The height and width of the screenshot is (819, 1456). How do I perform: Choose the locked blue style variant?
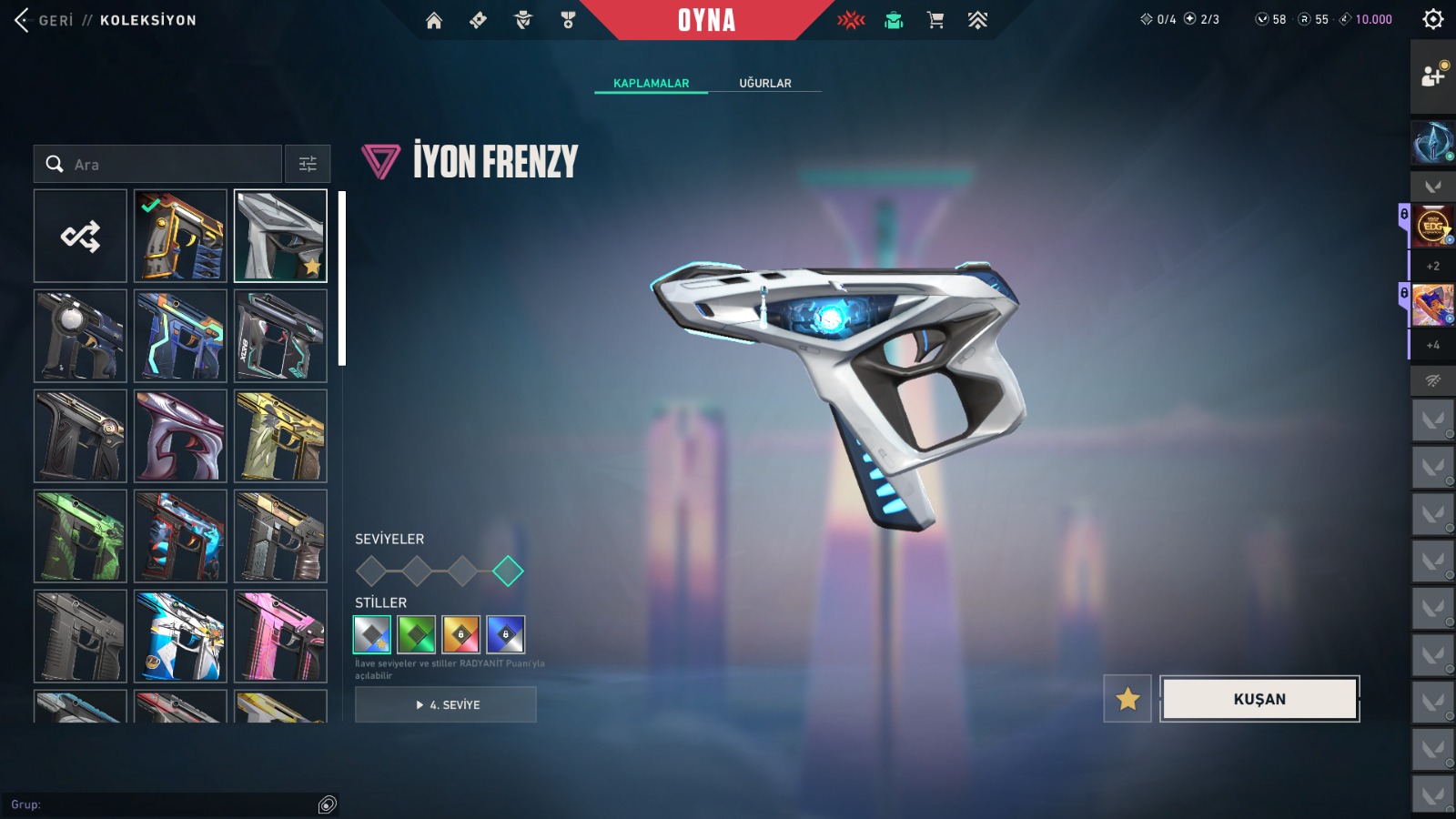[x=505, y=634]
